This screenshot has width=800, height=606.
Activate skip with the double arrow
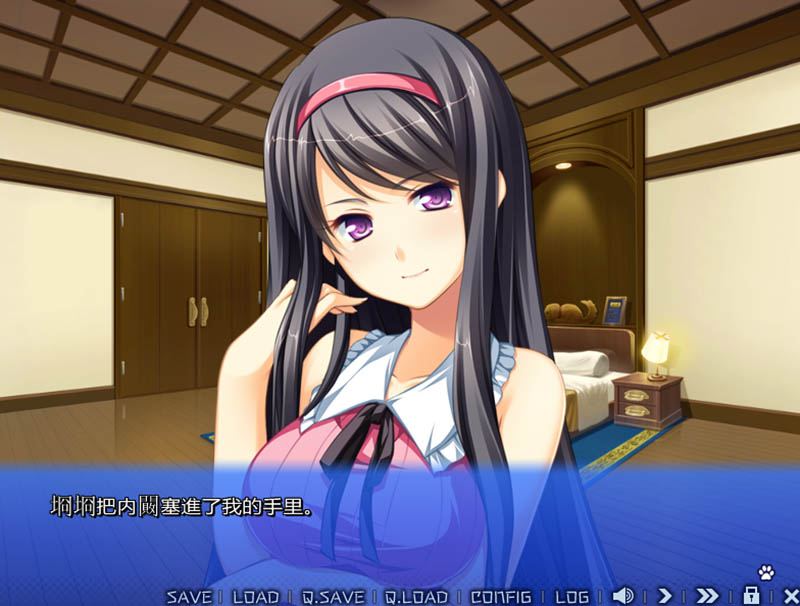tap(707, 596)
